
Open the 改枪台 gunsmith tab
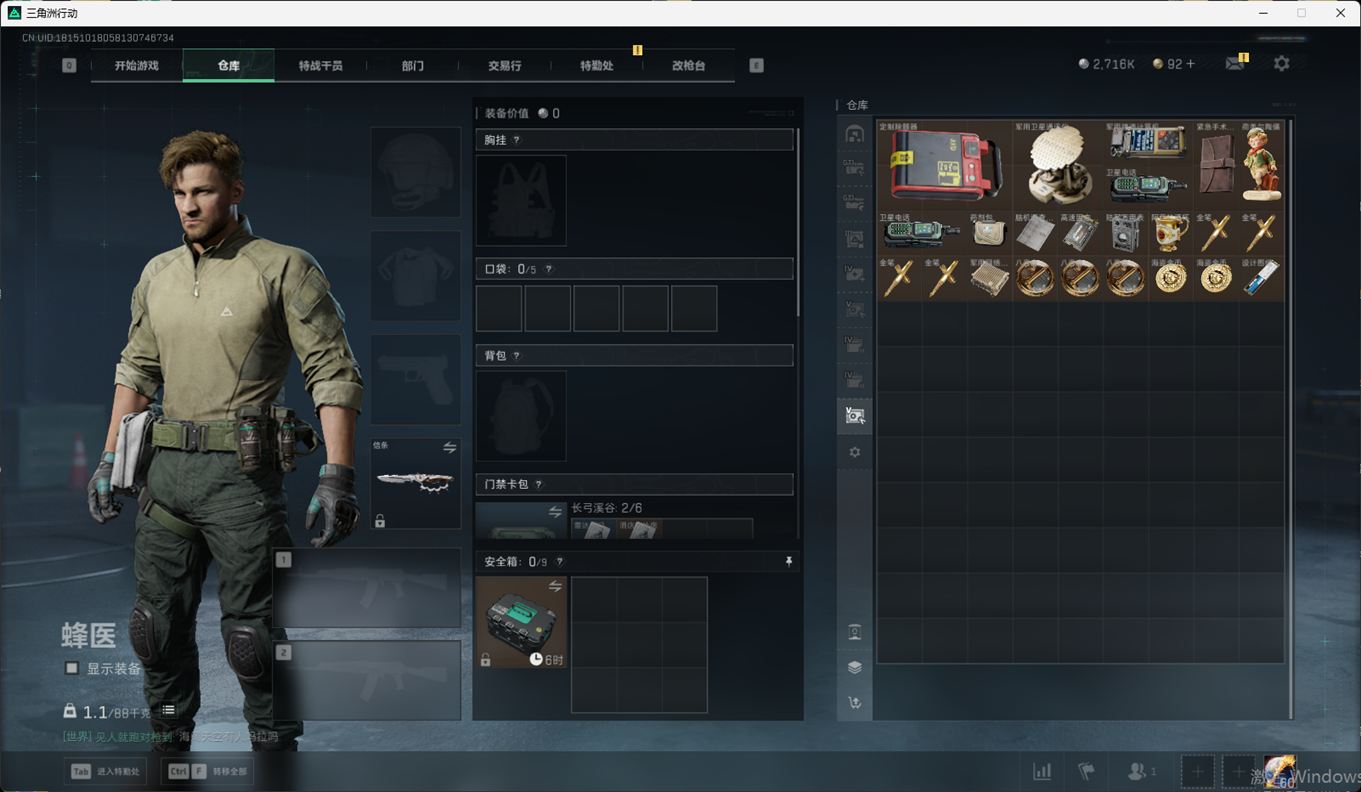coord(688,66)
